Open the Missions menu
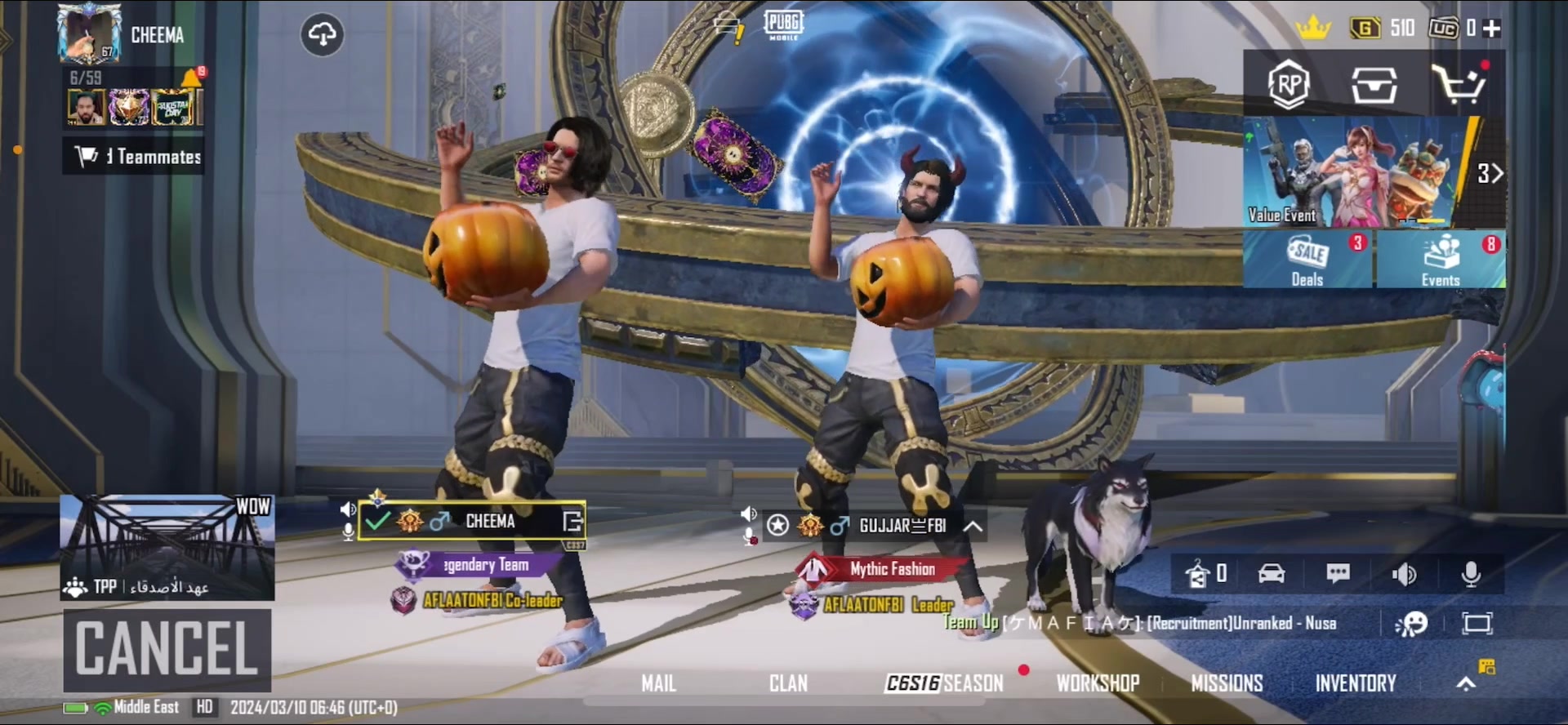The height and width of the screenshot is (725, 1568). tap(1227, 683)
